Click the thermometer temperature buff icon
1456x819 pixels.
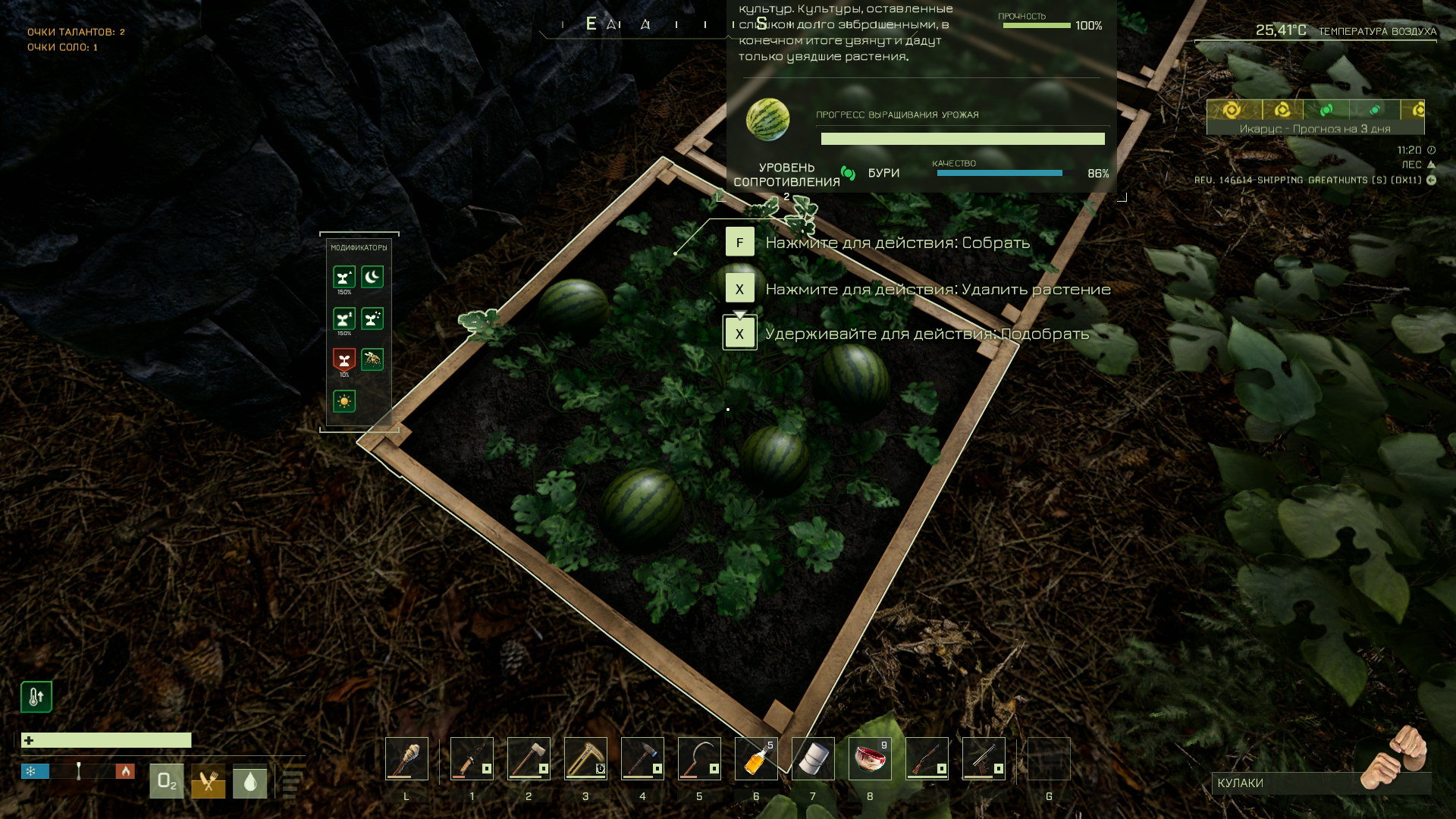tap(36, 697)
